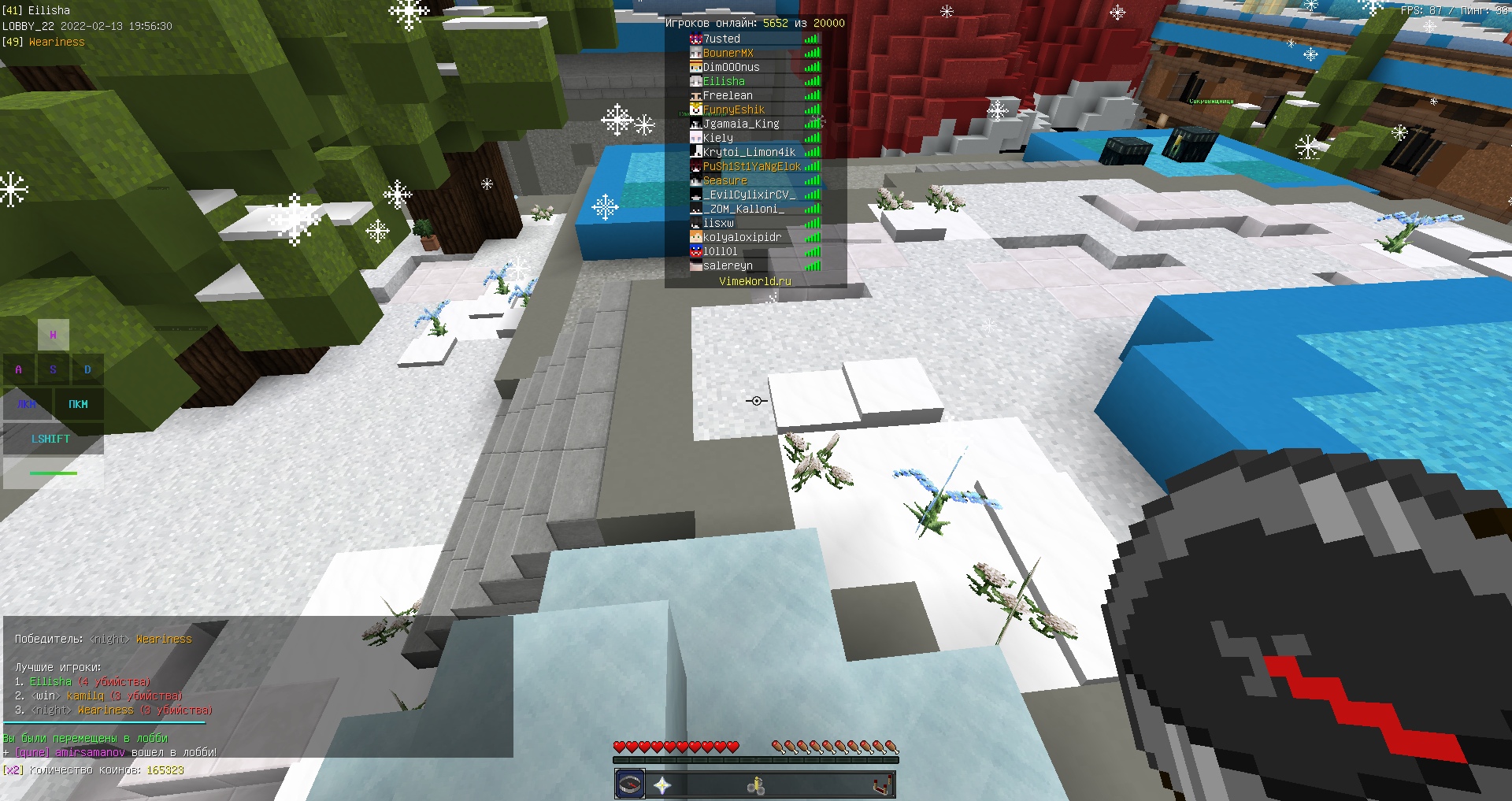
Task: Open the VimeWorld.ru link
Action: point(754,280)
